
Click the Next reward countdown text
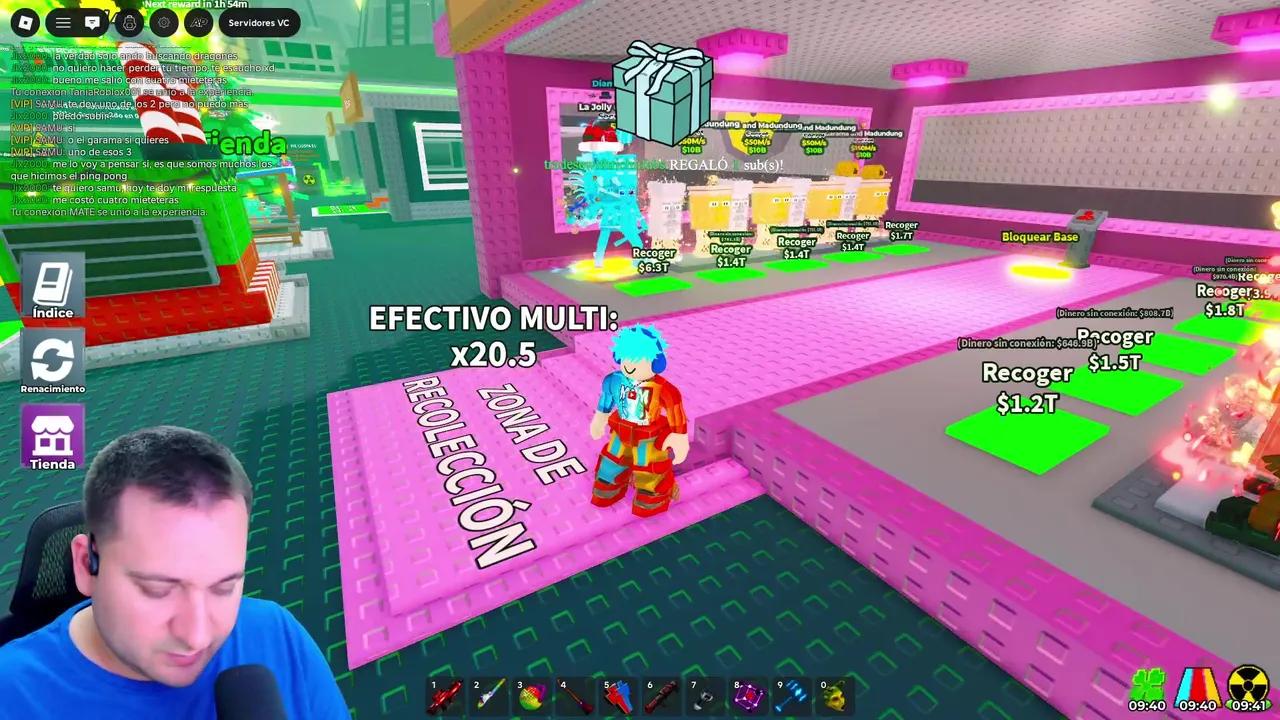196,5
